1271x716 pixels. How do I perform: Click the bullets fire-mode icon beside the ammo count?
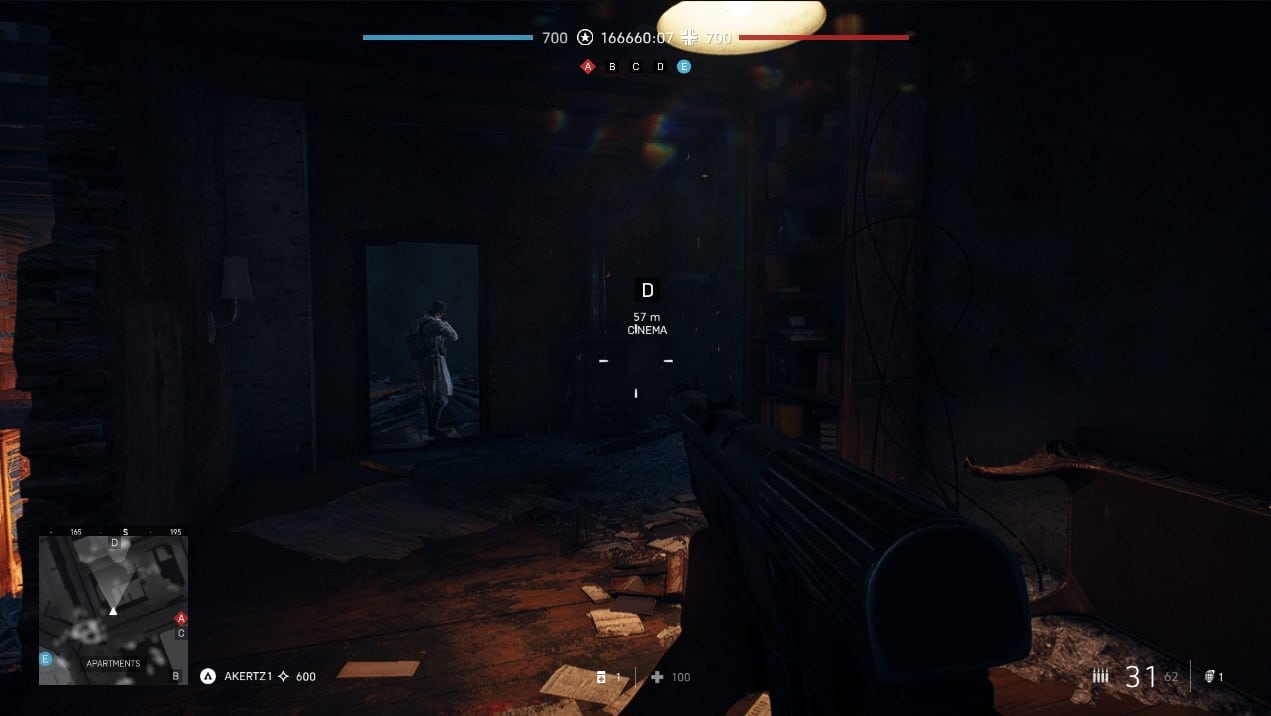pos(1101,677)
